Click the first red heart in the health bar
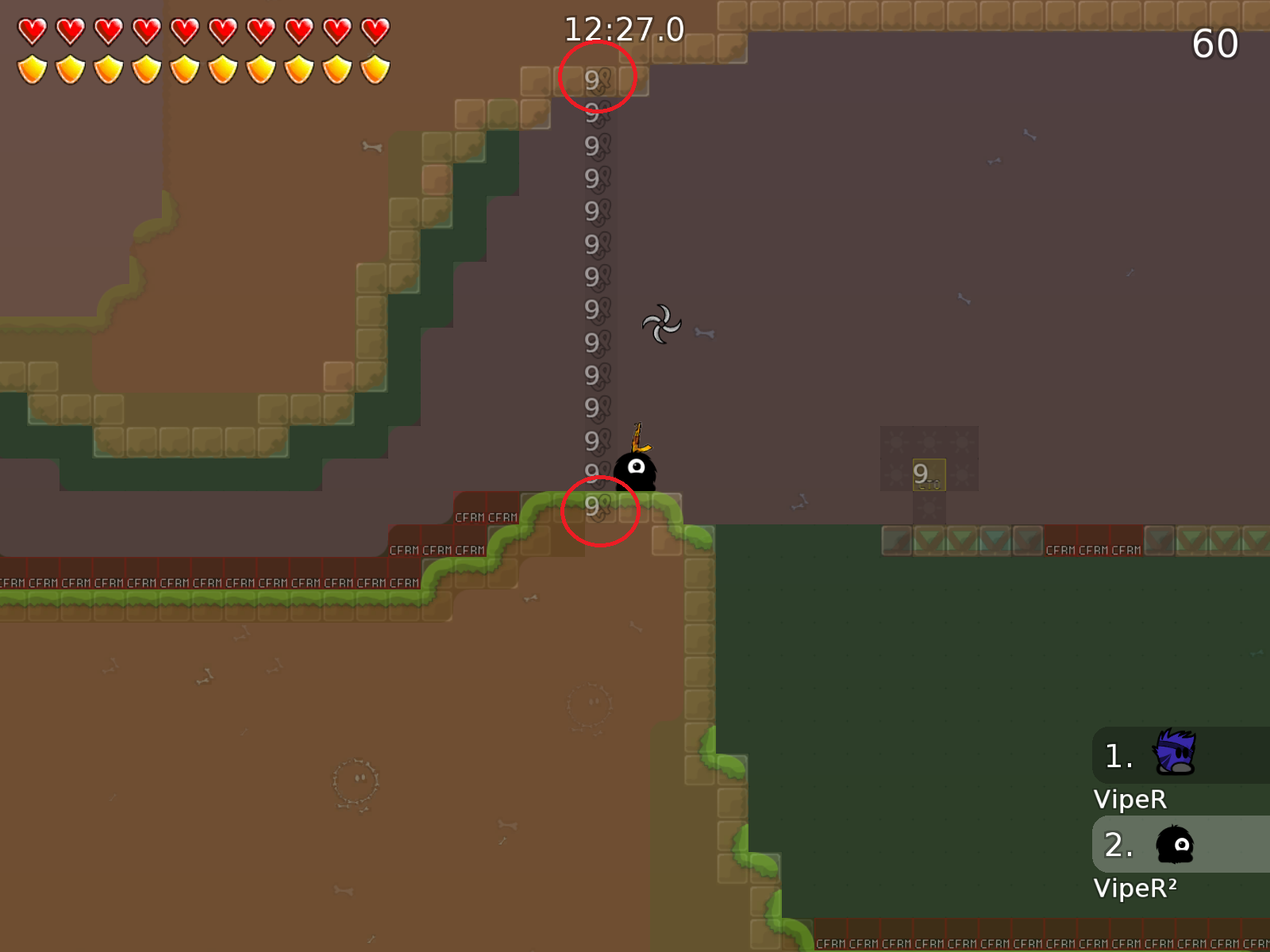Viewport: 1270px width, 952px height. click(32, 30)
